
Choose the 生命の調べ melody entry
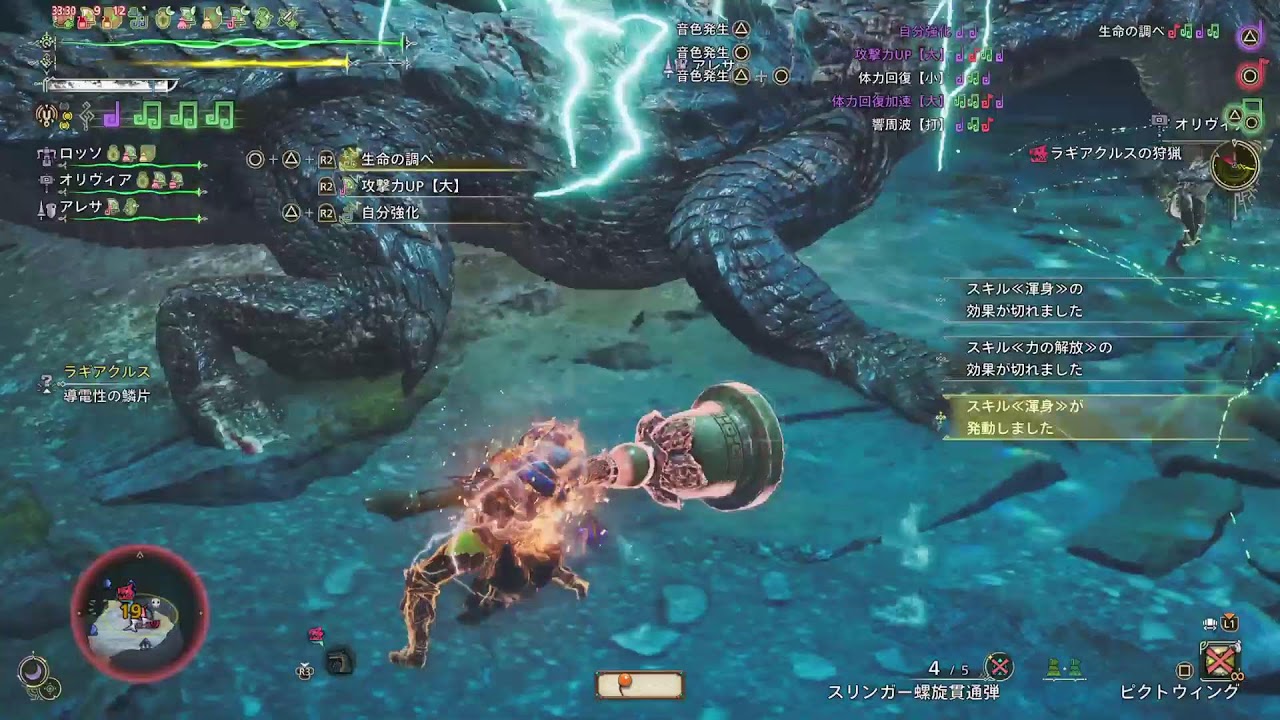[396, 159]
